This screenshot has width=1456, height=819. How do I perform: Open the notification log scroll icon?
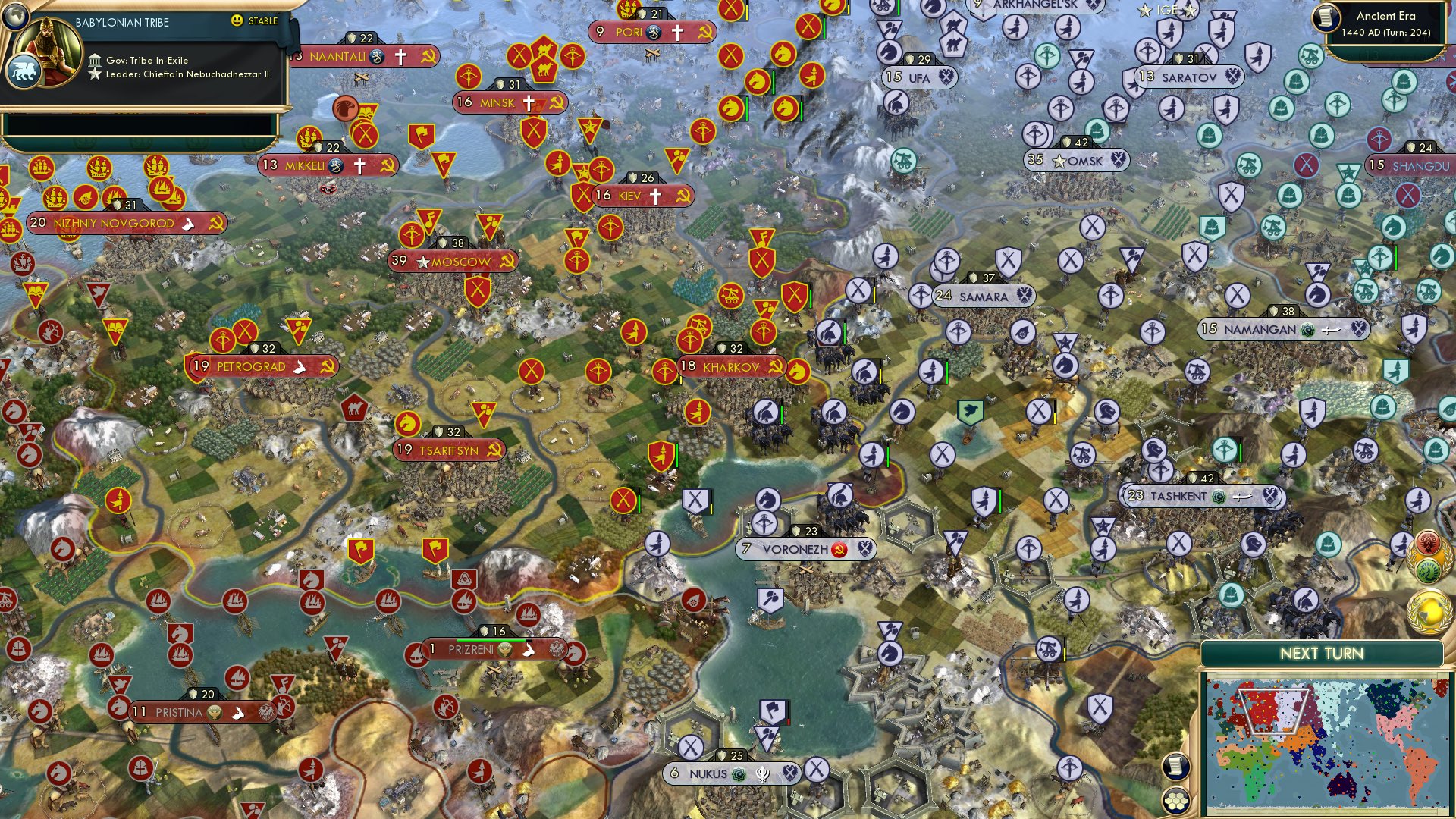pyautogui.click(x=1175, y=767)
